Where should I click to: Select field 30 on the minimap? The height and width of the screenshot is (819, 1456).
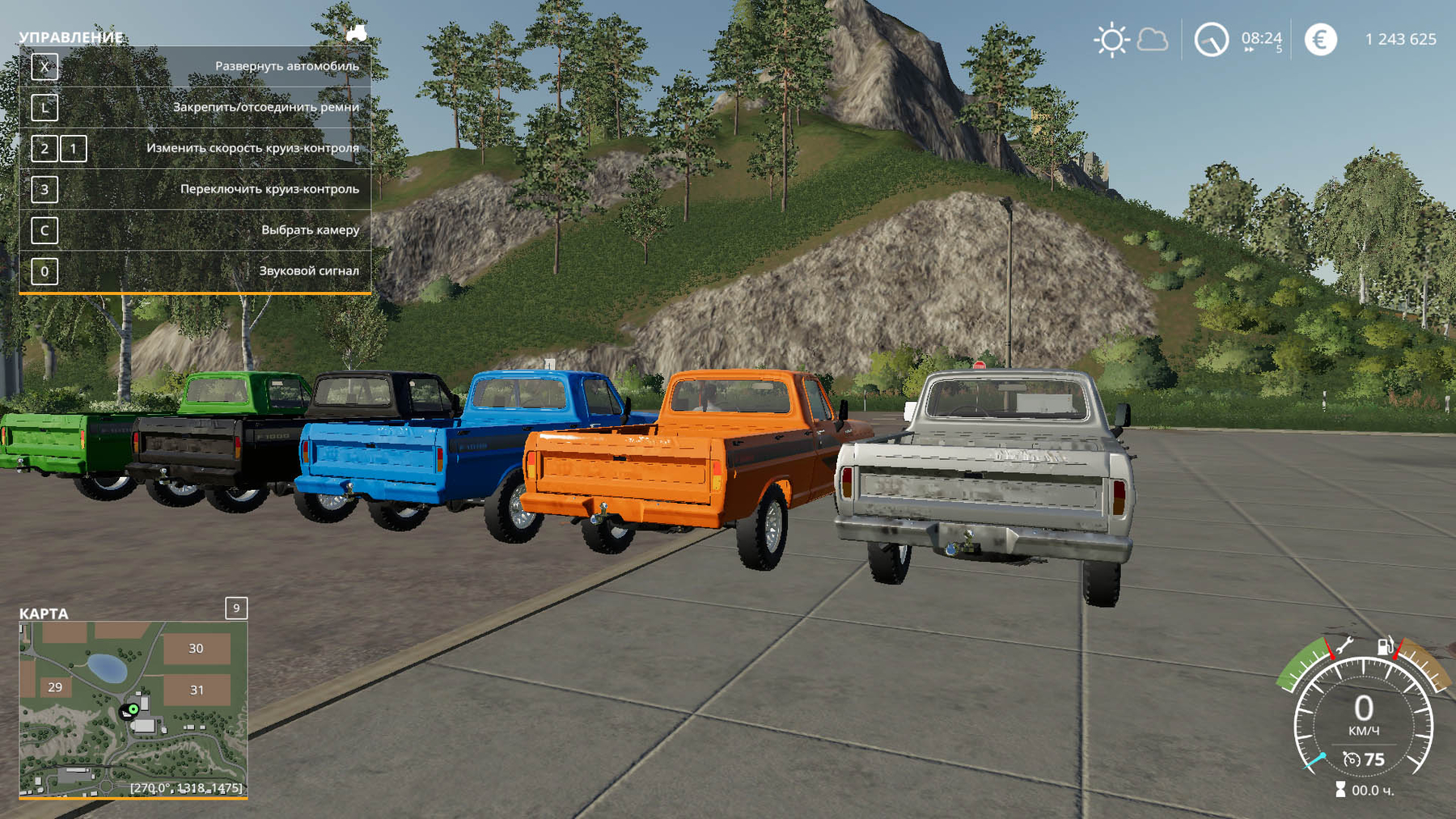[196, 648]
